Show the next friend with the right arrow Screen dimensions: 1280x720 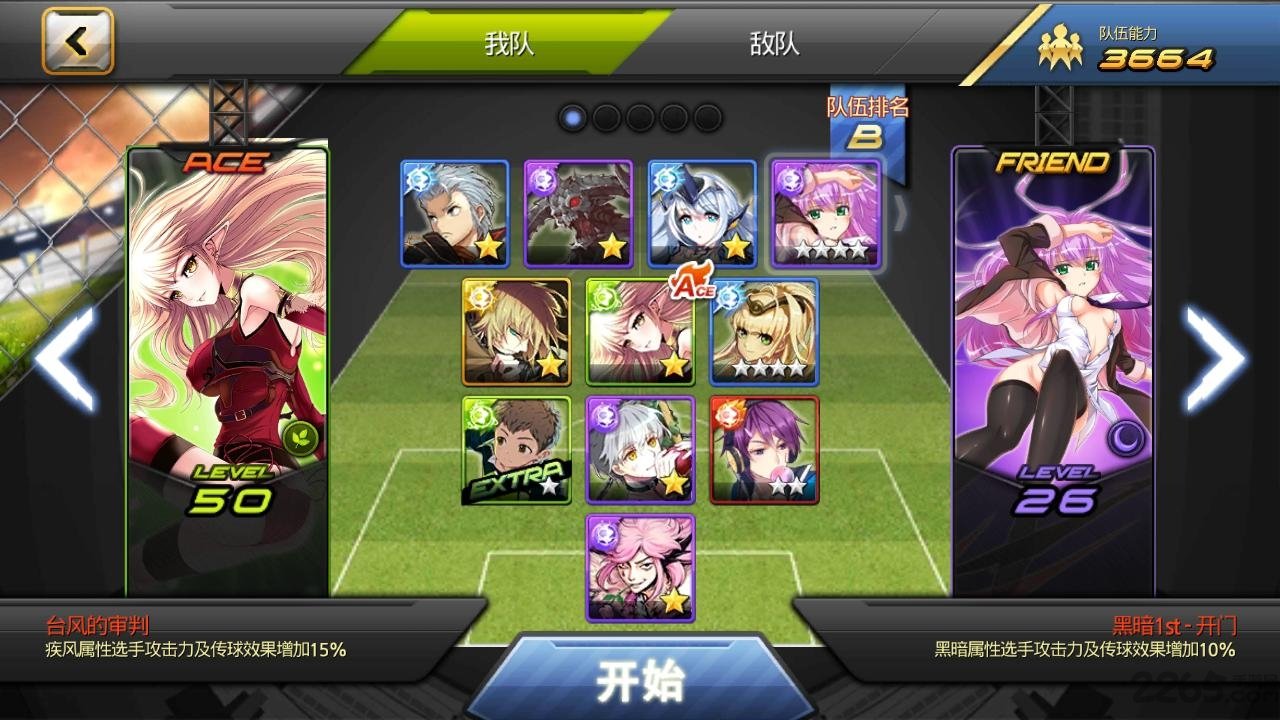click(1214, 359)
